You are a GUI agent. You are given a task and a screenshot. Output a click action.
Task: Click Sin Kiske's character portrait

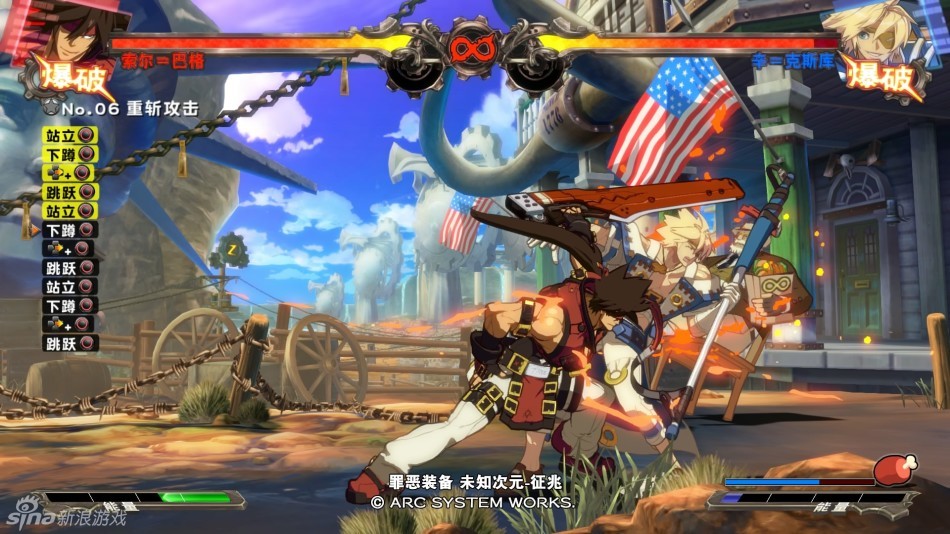[872, 30]
